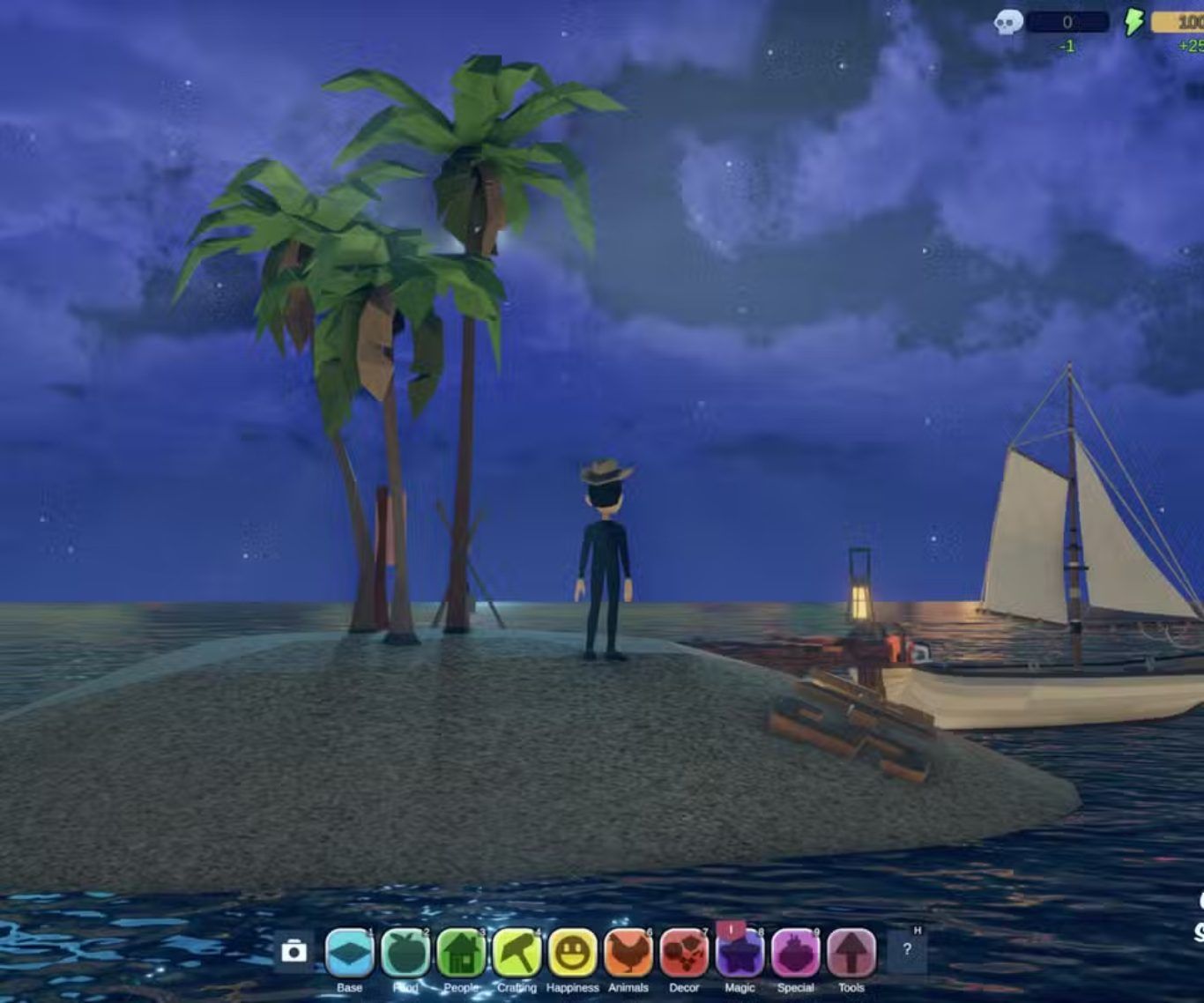The image size is (1204, 1003).
Task: Select the Happiness smiley category
Action: [572, 953]
